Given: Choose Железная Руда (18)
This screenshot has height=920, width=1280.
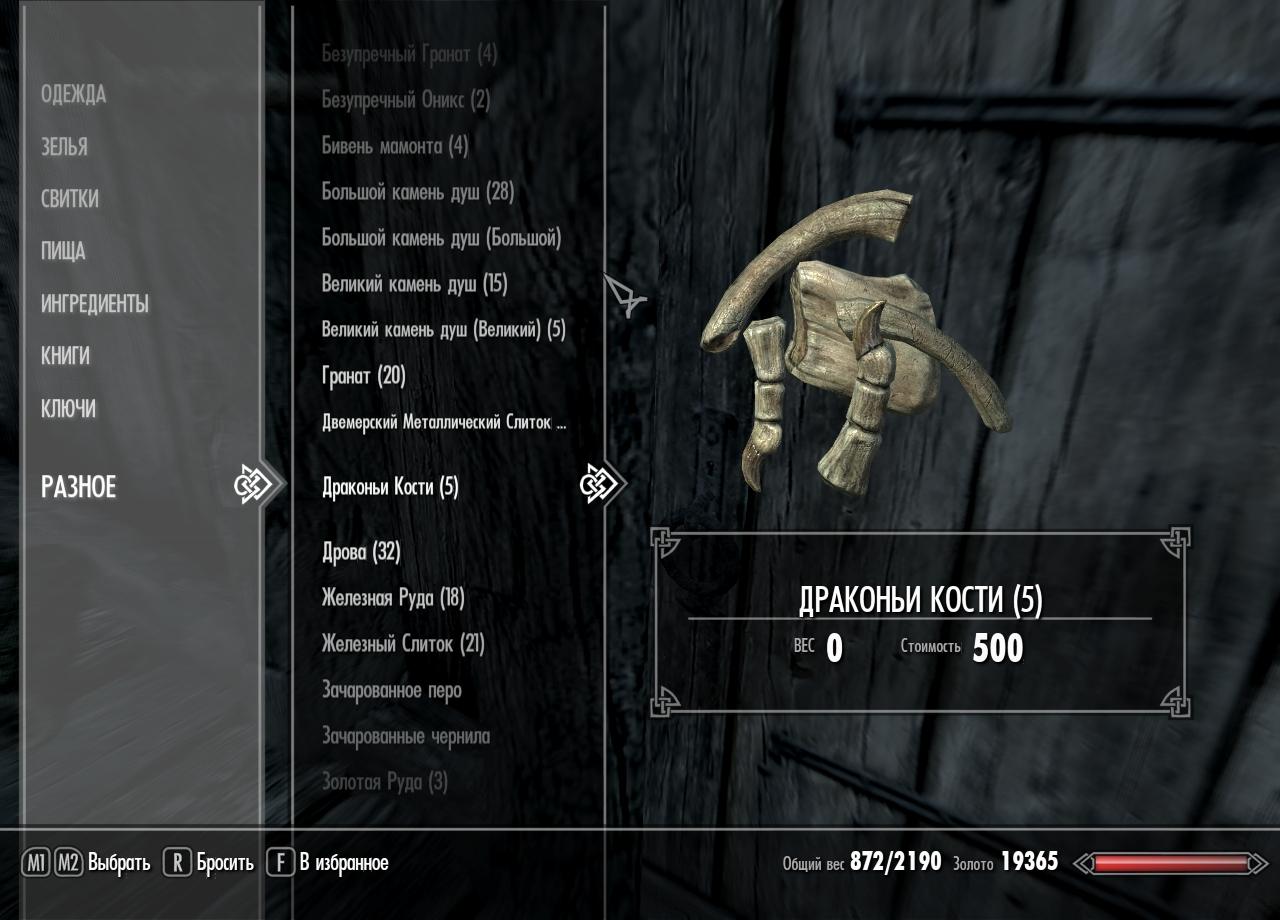Looking at the screenshot, I should pos(393,598).
